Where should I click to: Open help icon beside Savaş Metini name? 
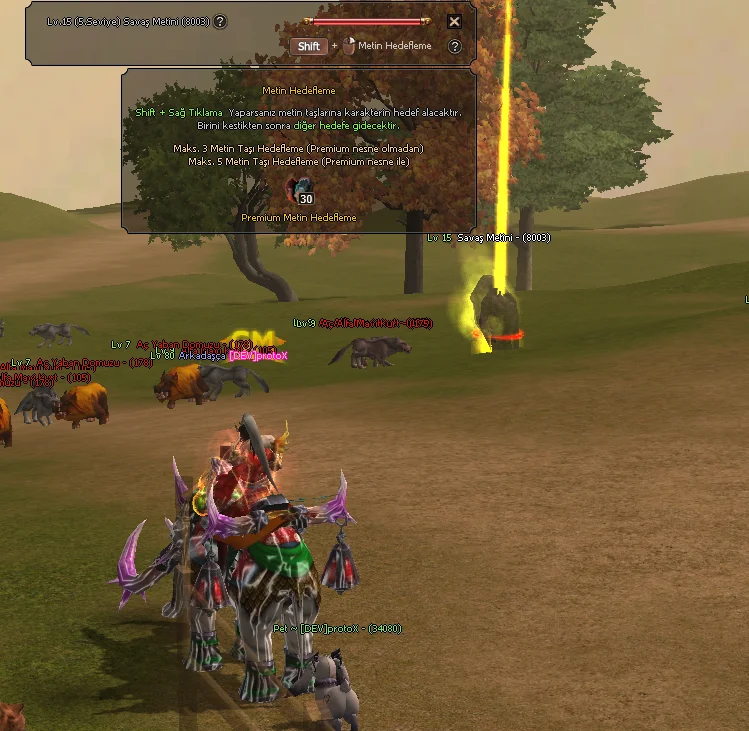[x=220, y=21]
